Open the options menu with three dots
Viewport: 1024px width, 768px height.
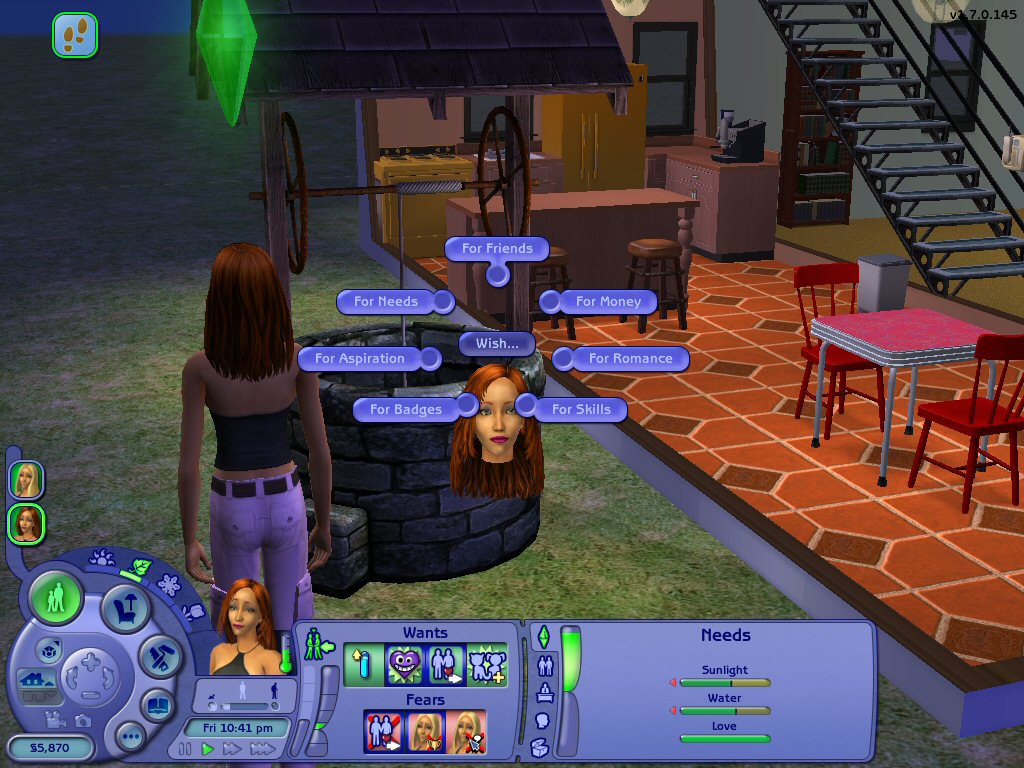tap(131, 737)
